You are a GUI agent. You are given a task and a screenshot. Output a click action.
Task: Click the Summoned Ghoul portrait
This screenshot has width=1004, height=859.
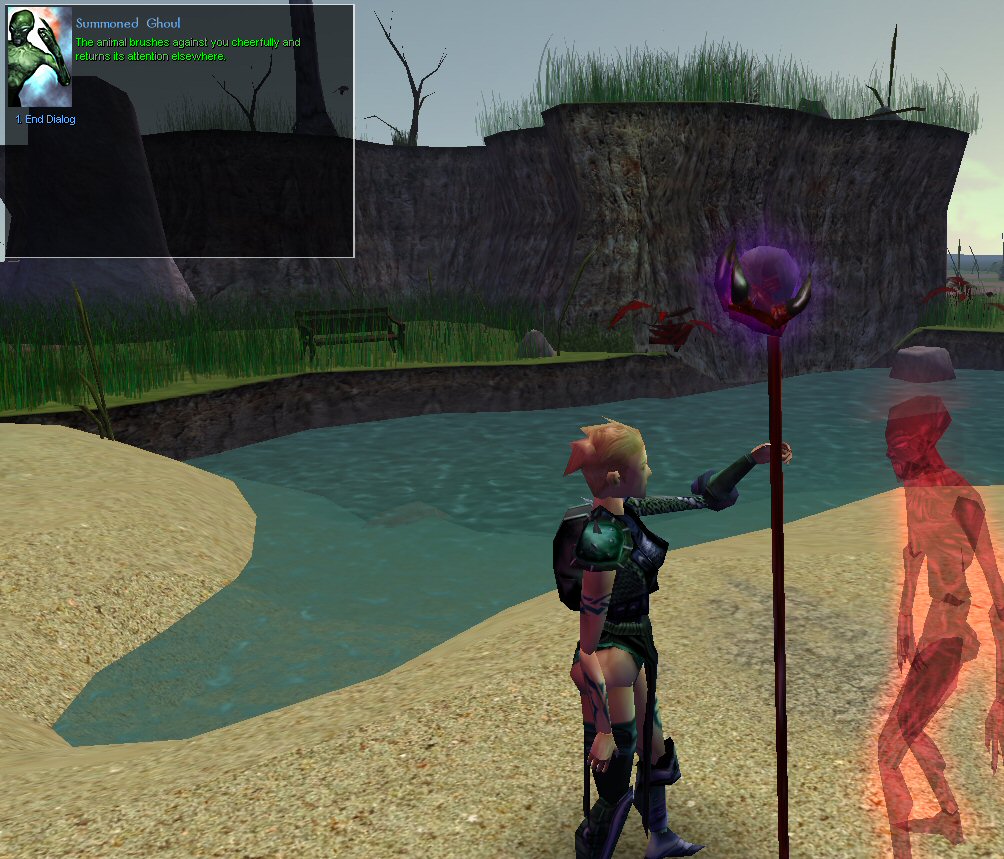(x=40, y=58)
